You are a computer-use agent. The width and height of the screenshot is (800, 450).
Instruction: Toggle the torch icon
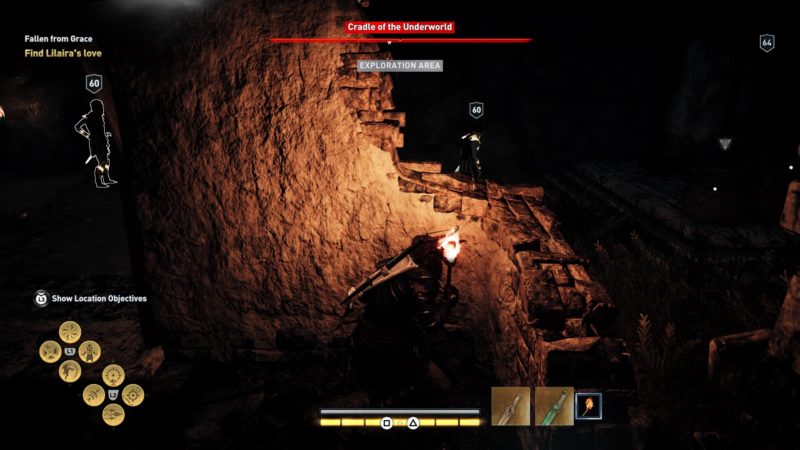click(x=588, y=406)
